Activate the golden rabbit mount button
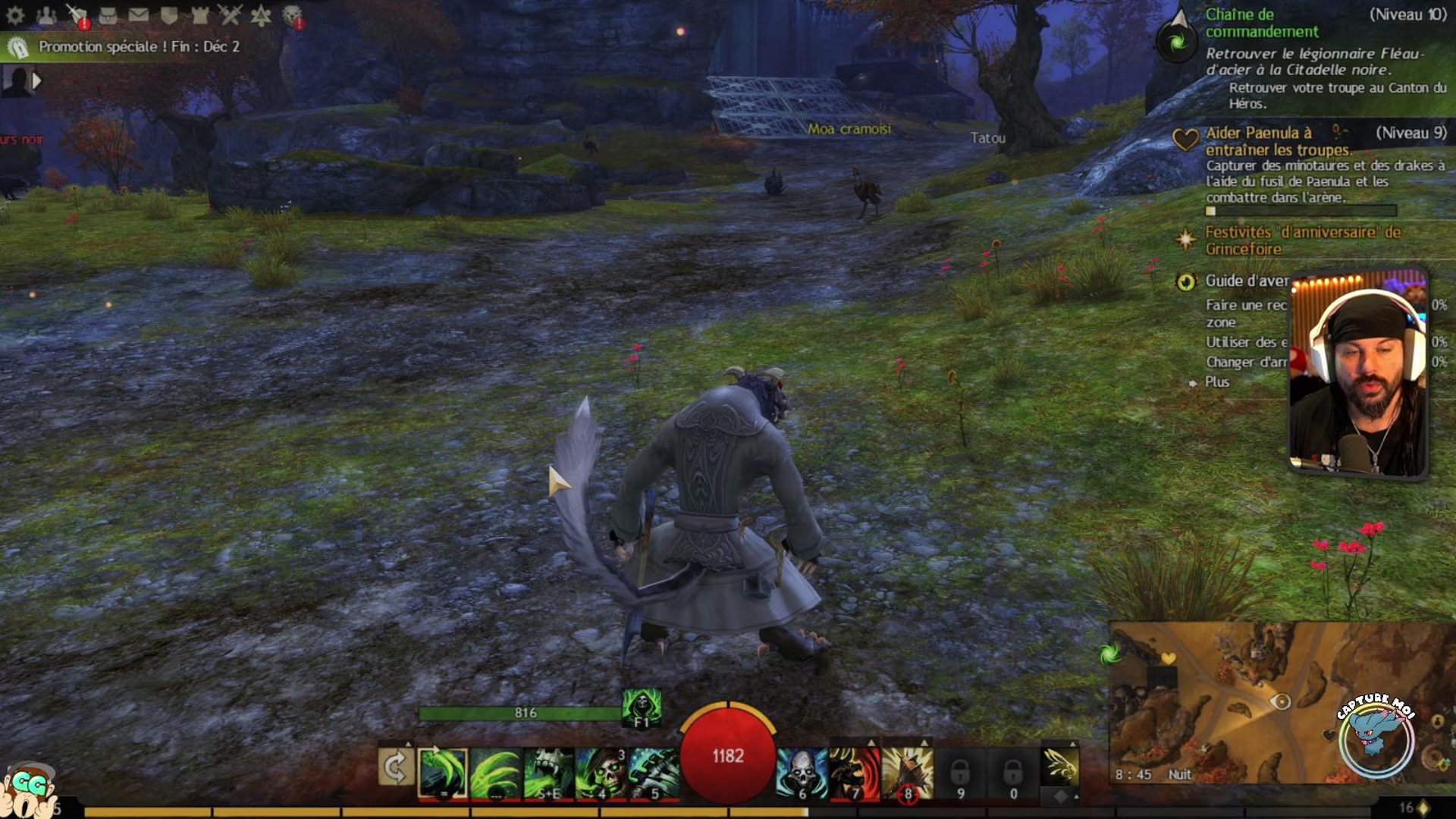This screenshot has width=1456, height=819. 1060,766
